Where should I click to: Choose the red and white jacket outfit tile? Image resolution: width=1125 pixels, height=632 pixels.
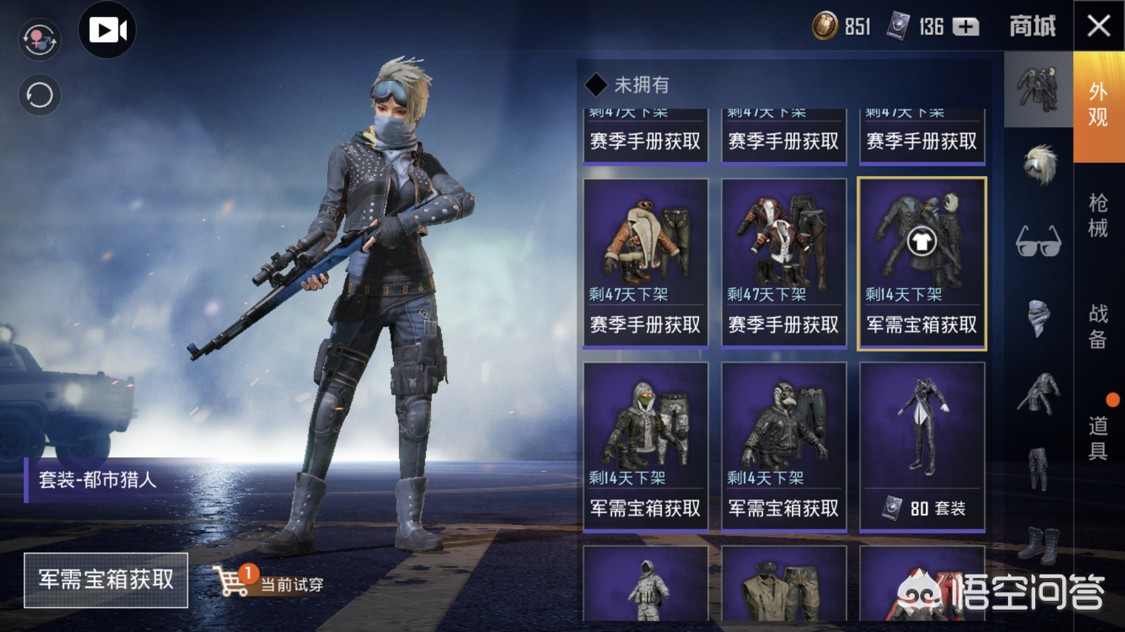point(784,262)
